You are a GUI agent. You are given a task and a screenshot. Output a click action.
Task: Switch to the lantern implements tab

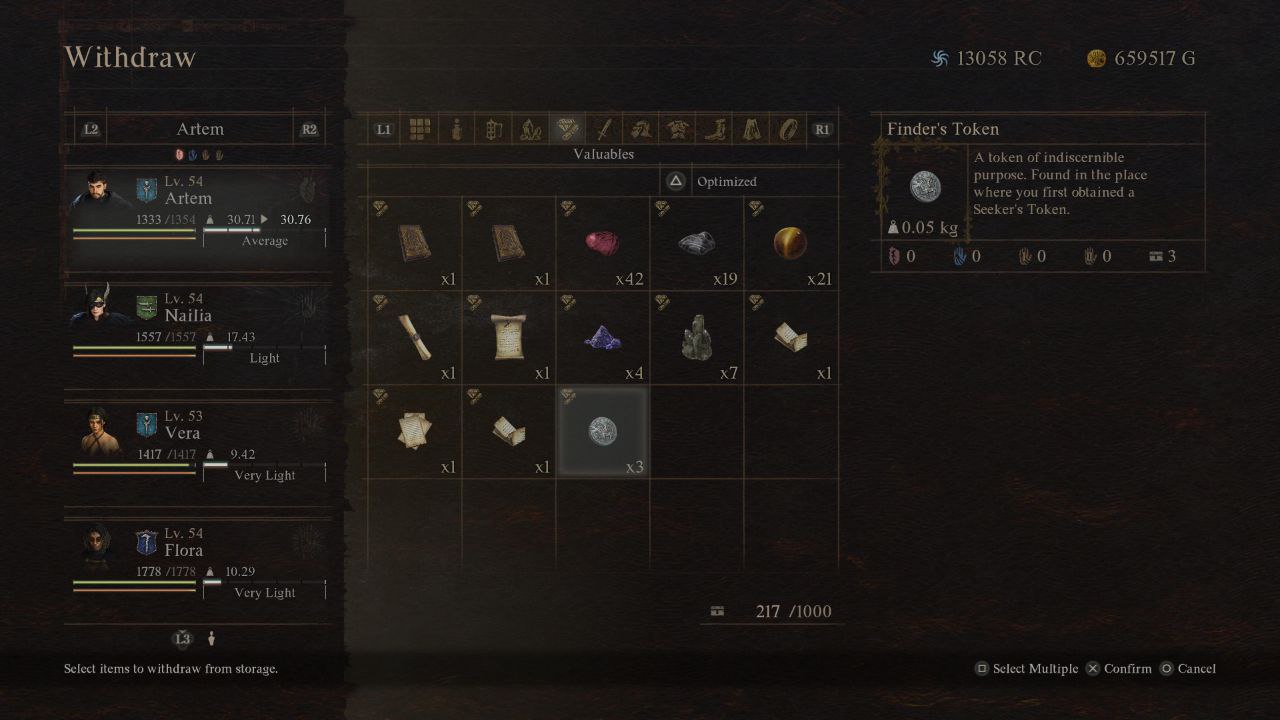(493, 129)
